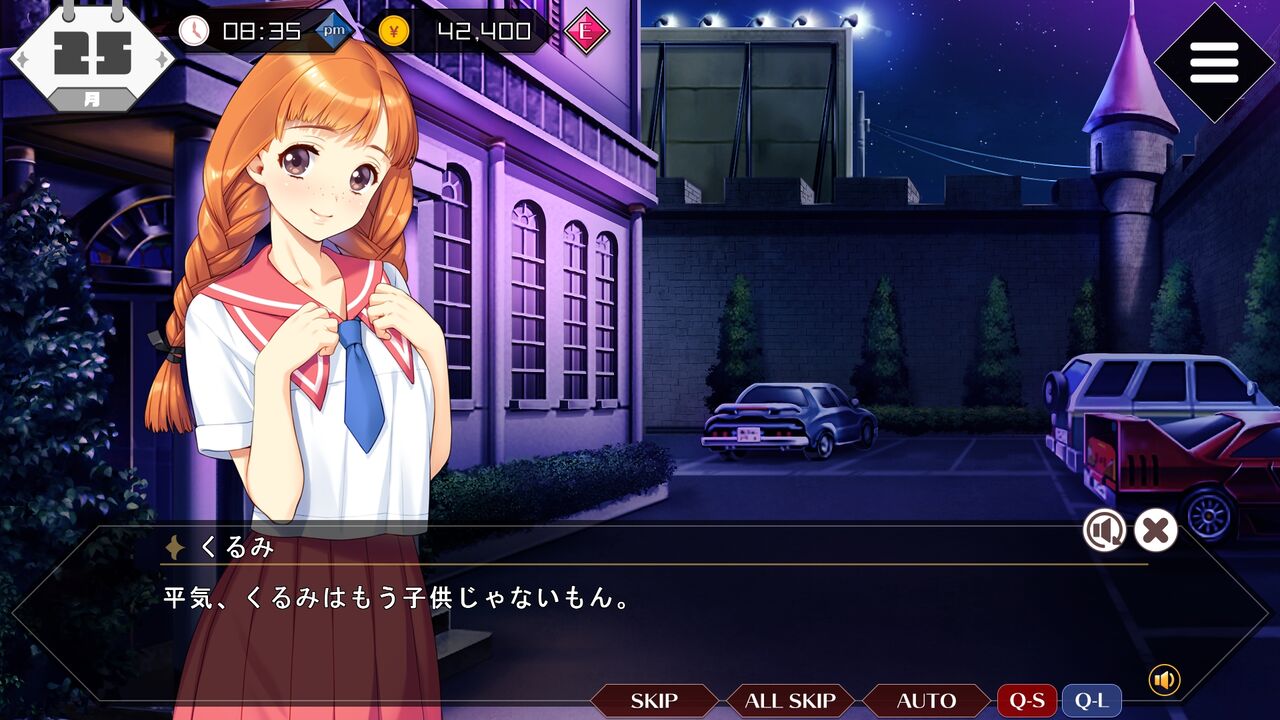Quick save with Q-S
The image size is (1280, 720).
[x=1027, y=701]
